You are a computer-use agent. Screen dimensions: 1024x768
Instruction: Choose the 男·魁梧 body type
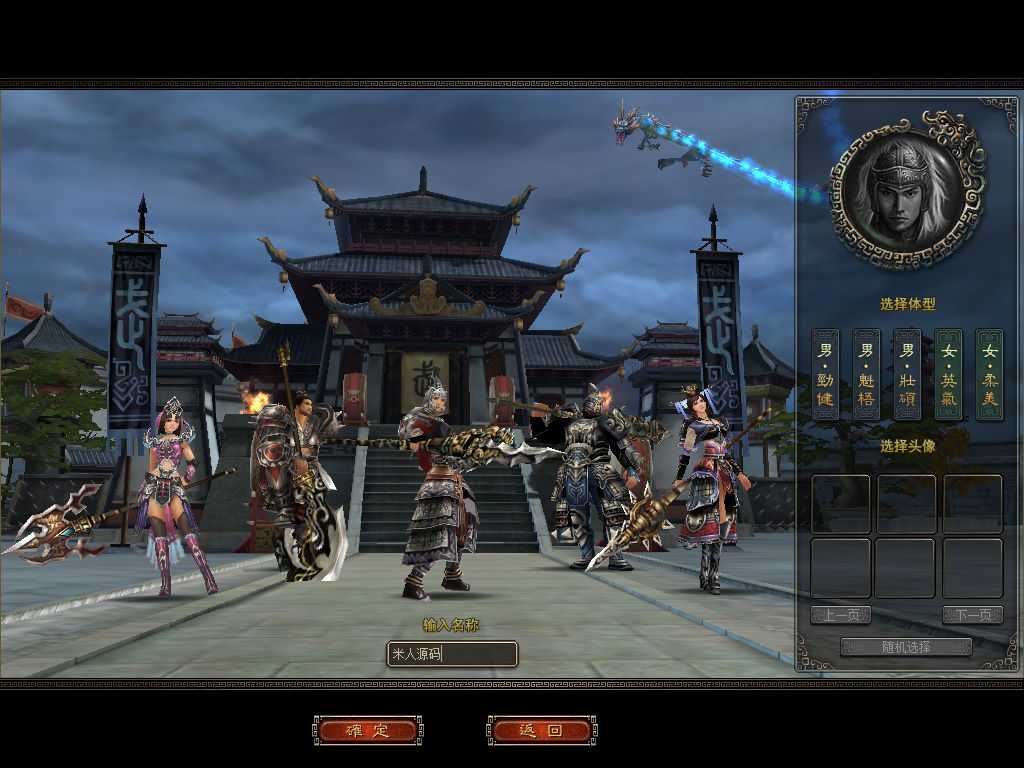coord(866,374)
